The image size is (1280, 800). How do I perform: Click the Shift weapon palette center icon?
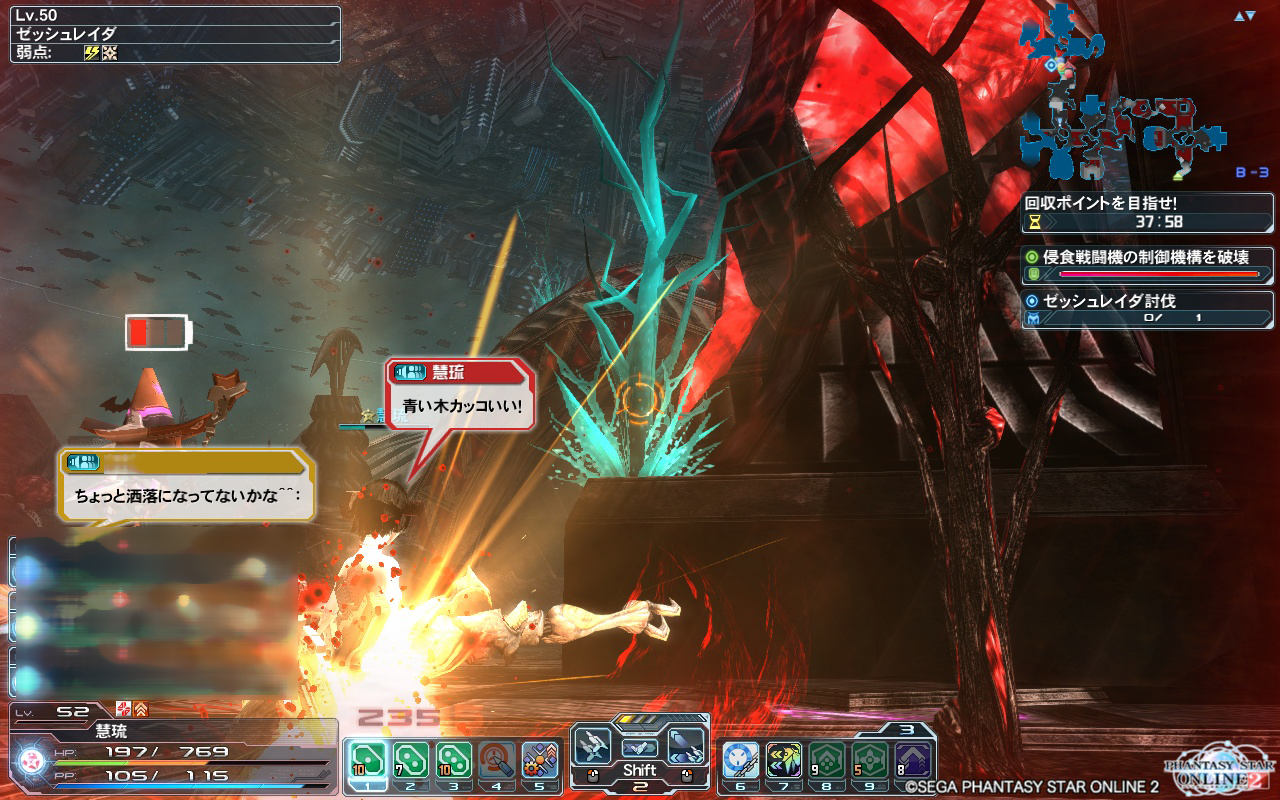pyautogui.click(x=639, y=749)
